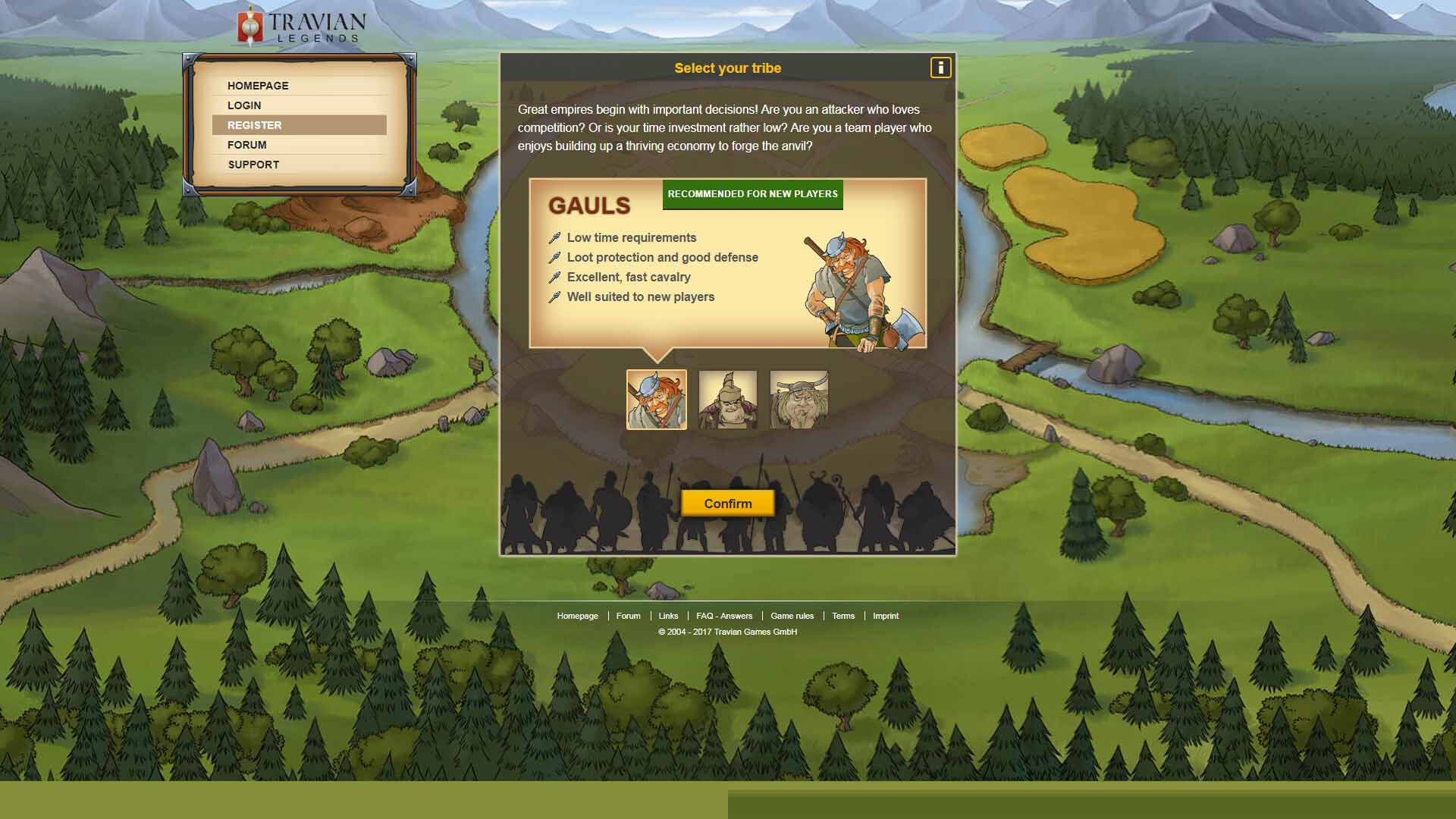1456x819 pixels.
Task: Choose the middle Roman tribe portrait
Action: coord(728,400)
